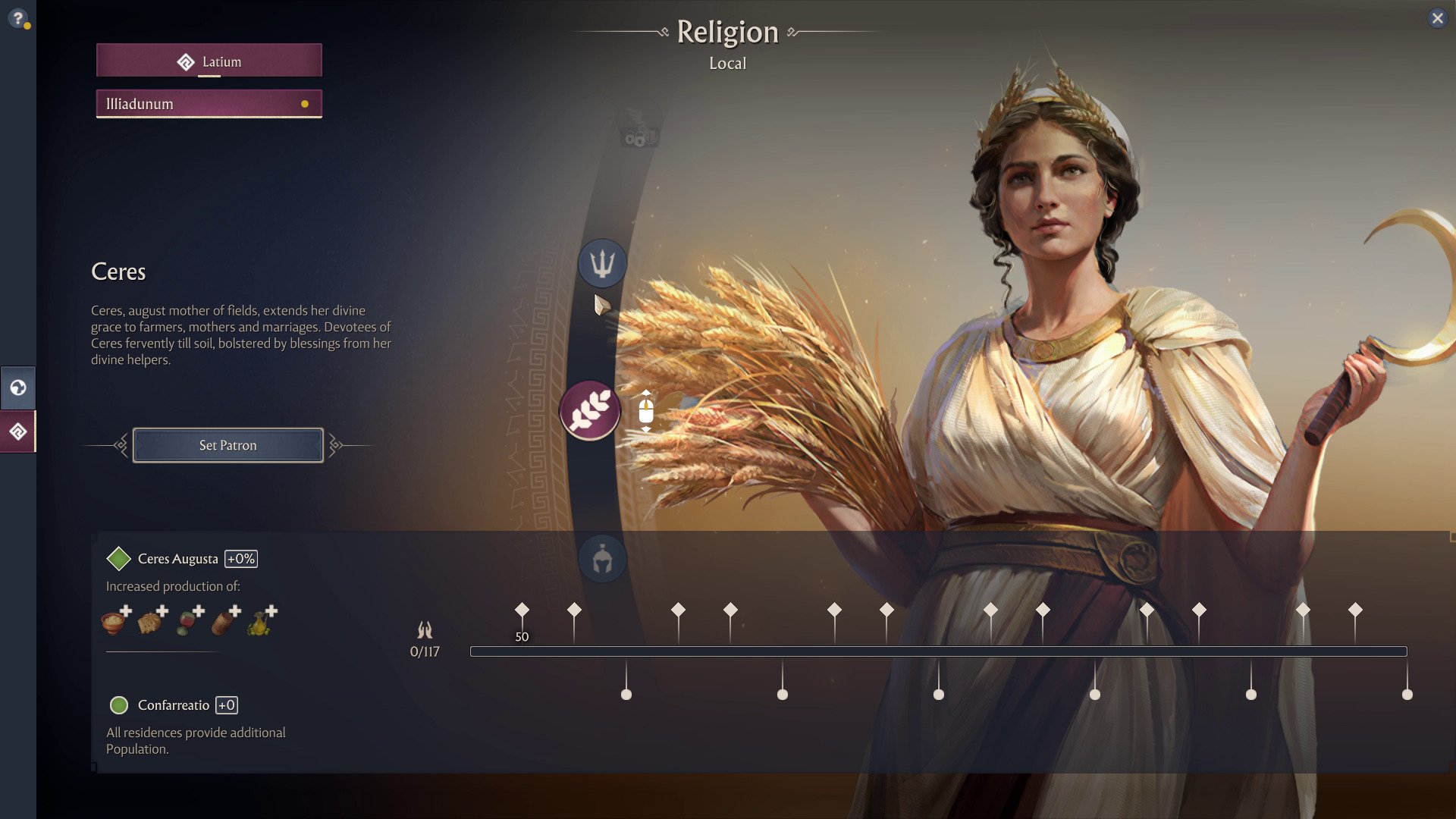
Task: Close the Religion screen
Action: [x=1437, y=18]
